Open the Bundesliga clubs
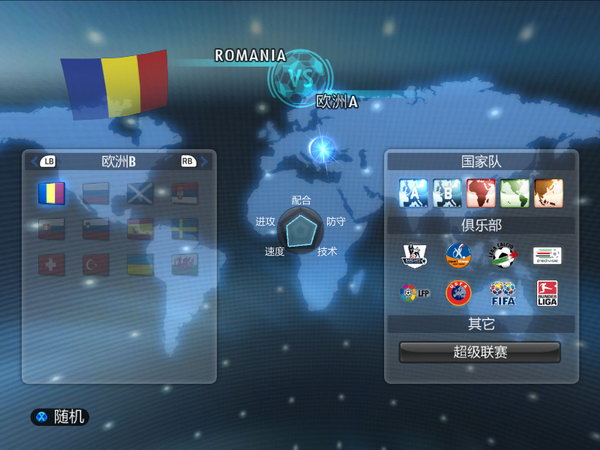Viewport: 600px width, 450px height. tap(547, 294)
